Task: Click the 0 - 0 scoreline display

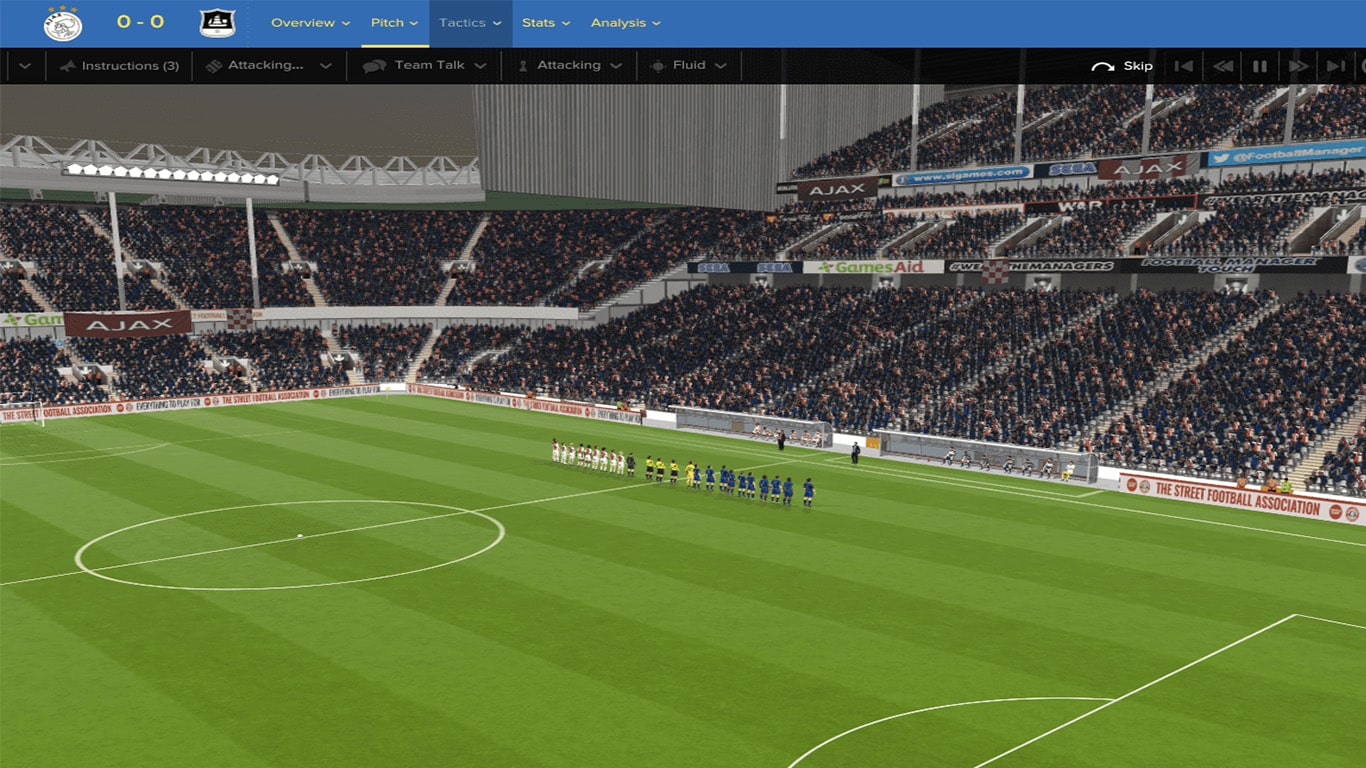Action: [x=140, y=22]
